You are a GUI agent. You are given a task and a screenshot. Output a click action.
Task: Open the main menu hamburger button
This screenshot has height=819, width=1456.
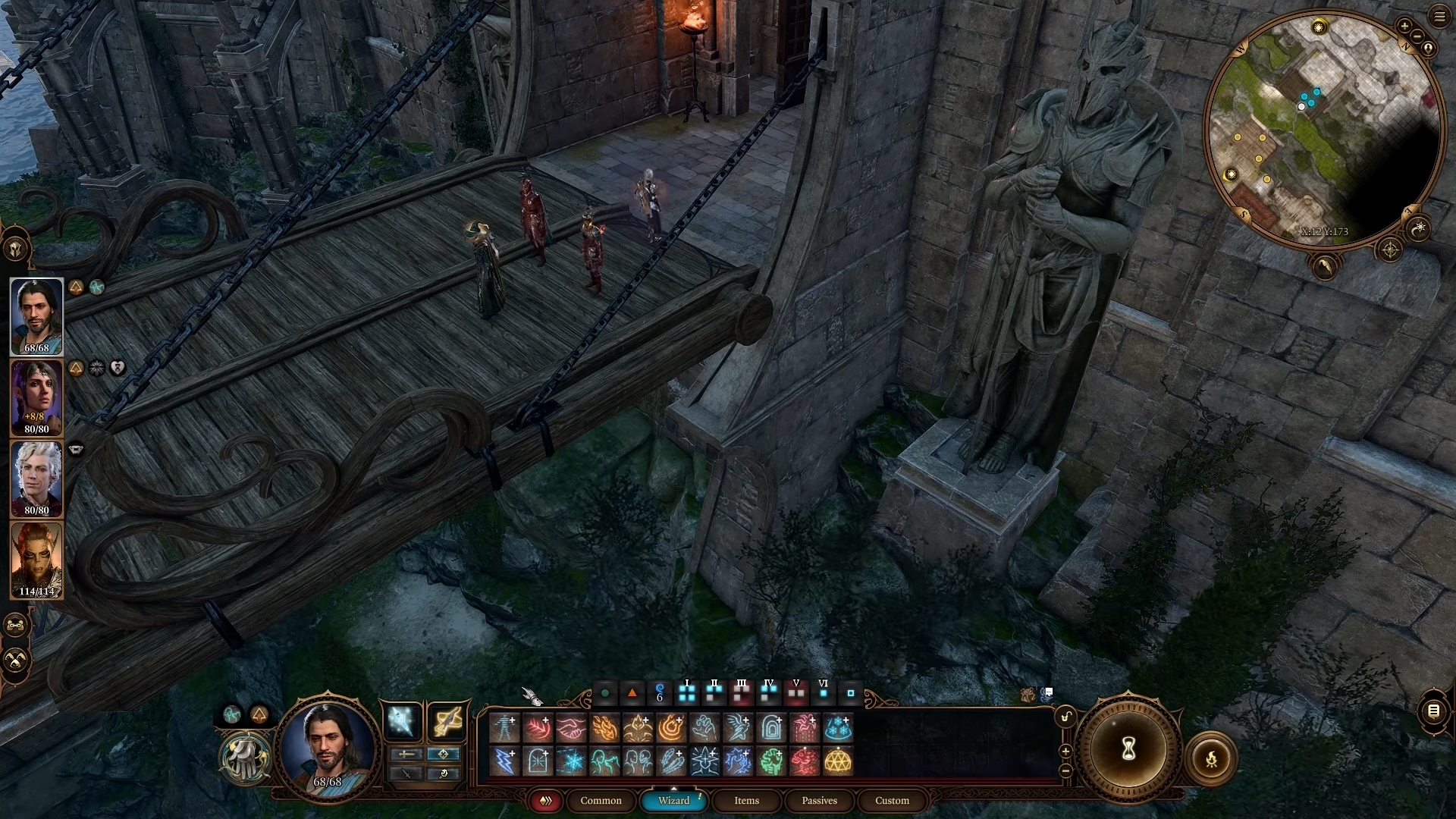coord(1439,17)
